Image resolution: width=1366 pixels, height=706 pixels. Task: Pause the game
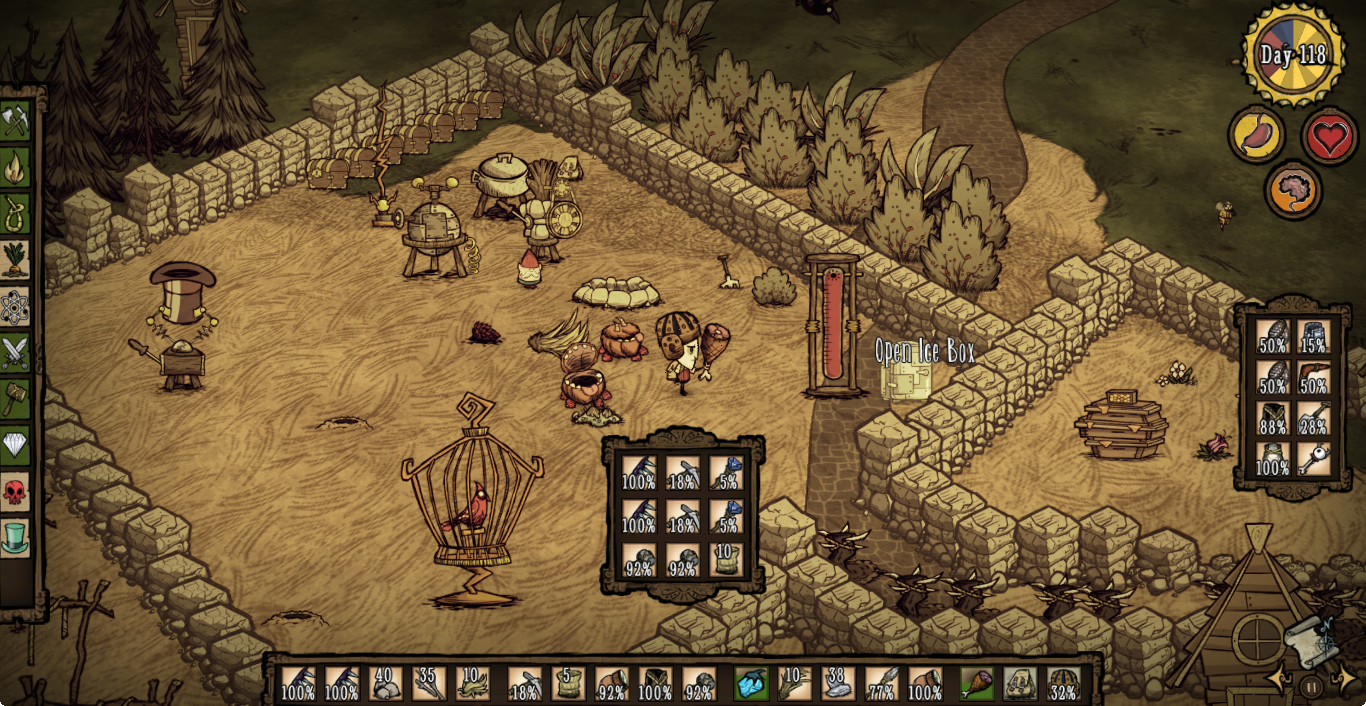1311,687
